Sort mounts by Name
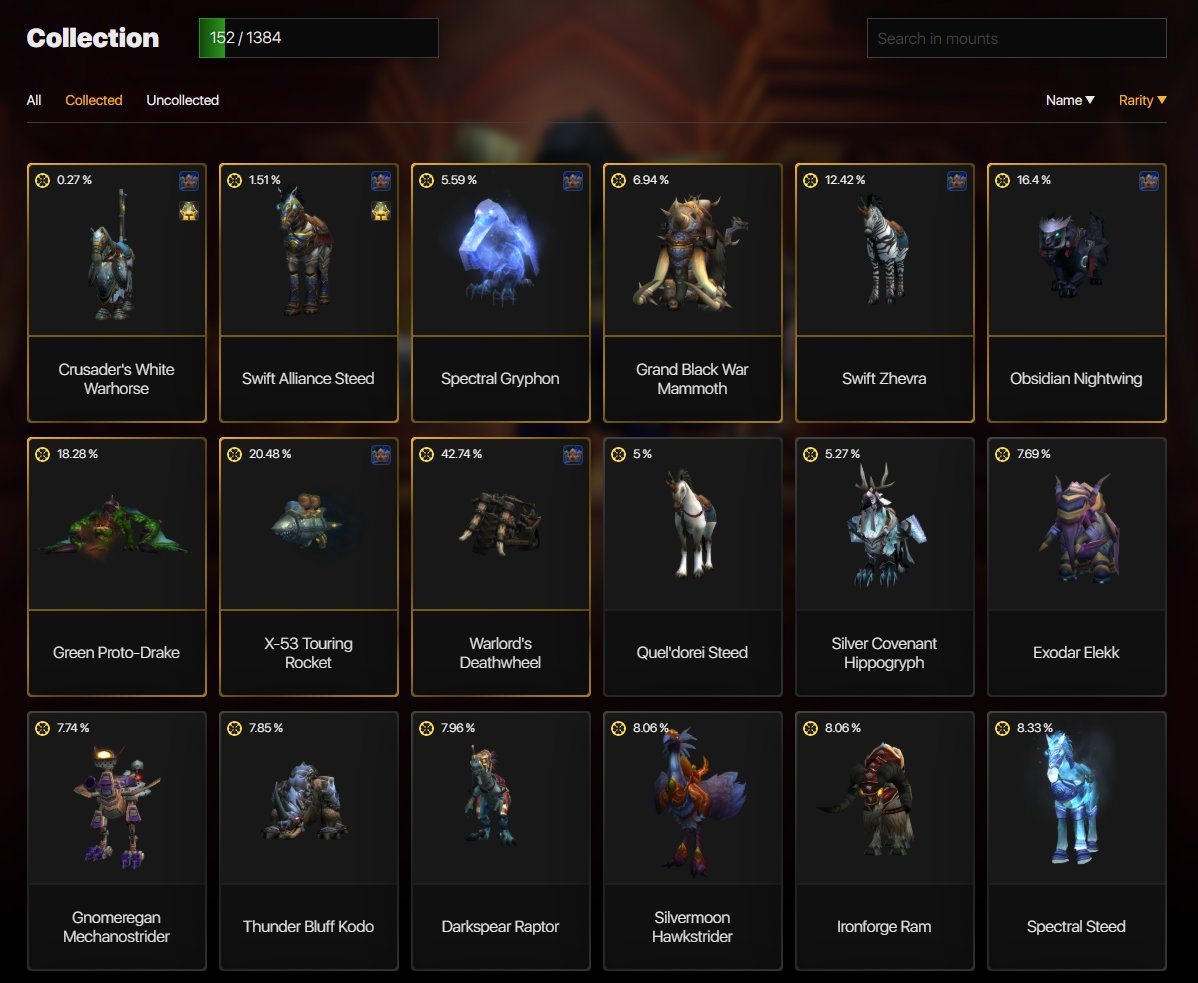 pos(1069,100)
